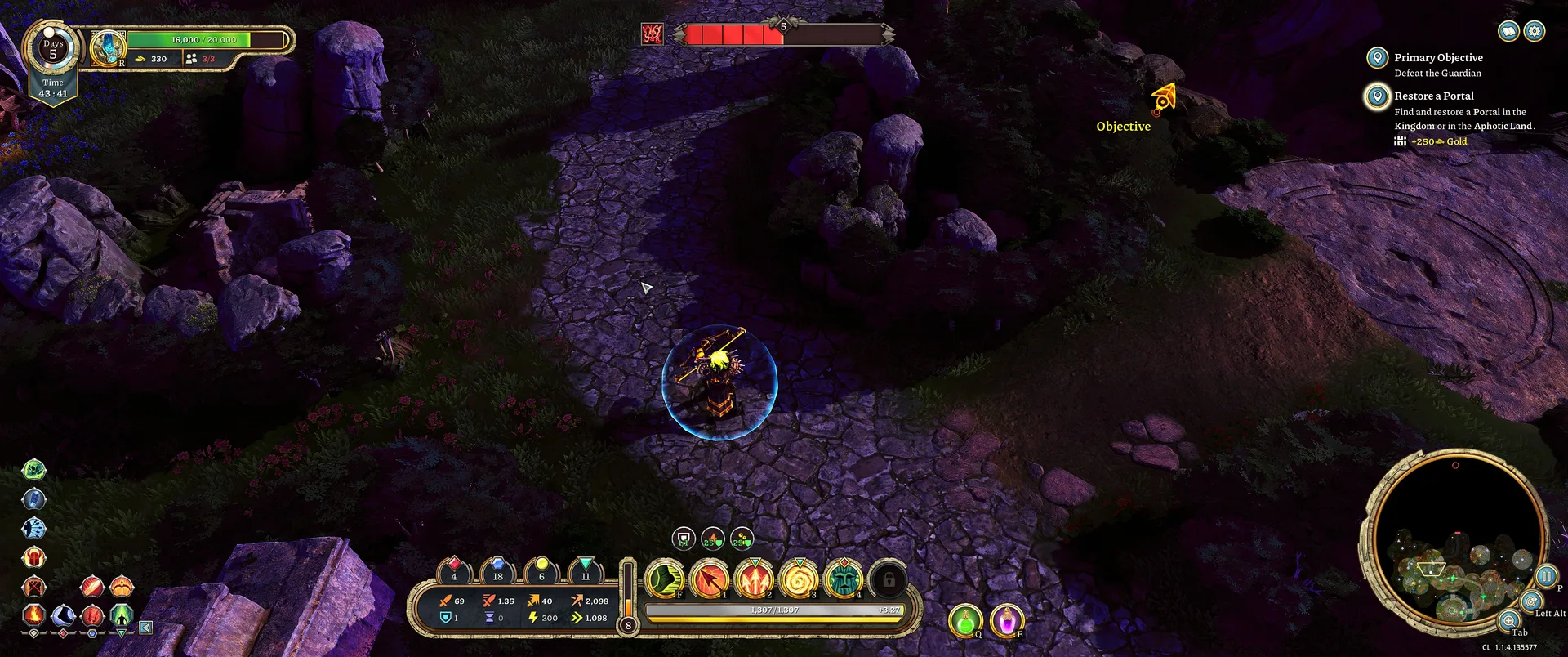1568x657 pixels.
Task: Select the red horned helmet perk icon
Action: click(x=33, y=558)
